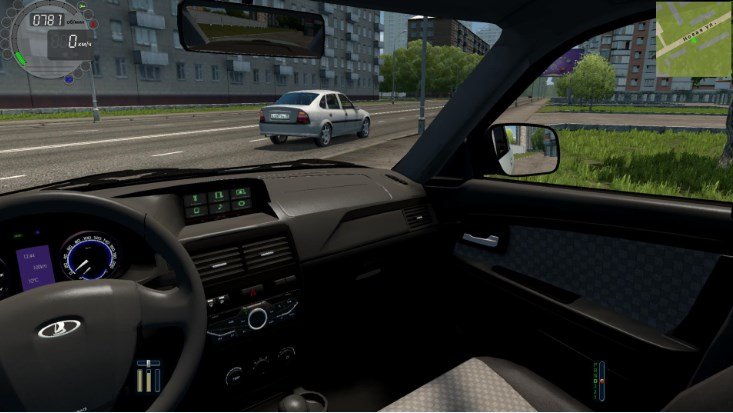Click the street minimap
The height and width of the screenshot is (413, 733).
pos(693,38)
